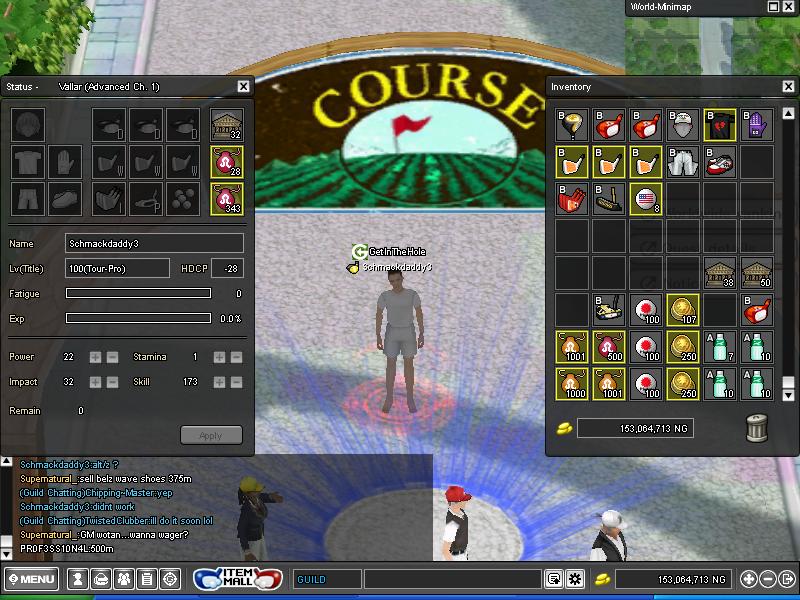Select the gold coin stack of 107
The height and width of the screenshot is (600, 800).
683,310
